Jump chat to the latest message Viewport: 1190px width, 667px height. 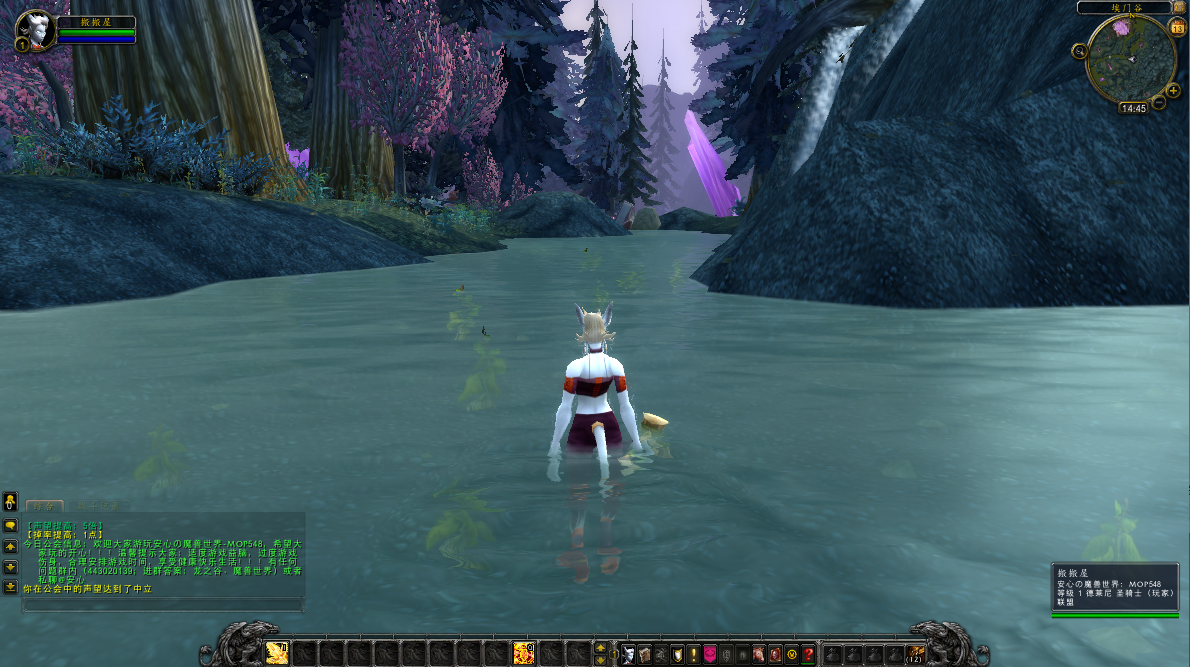10,589
